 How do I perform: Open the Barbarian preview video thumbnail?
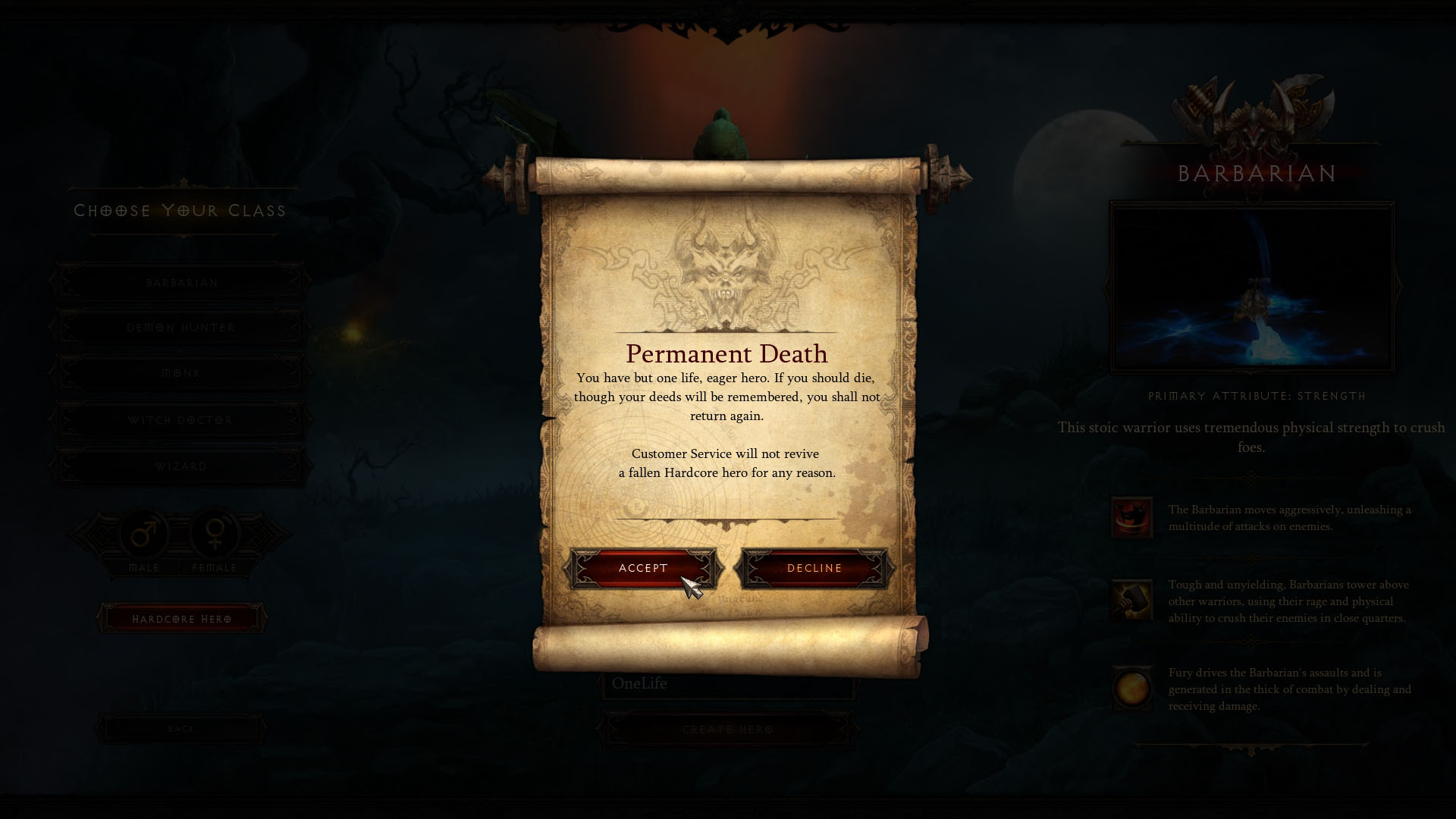click(x=1252, y=287)
